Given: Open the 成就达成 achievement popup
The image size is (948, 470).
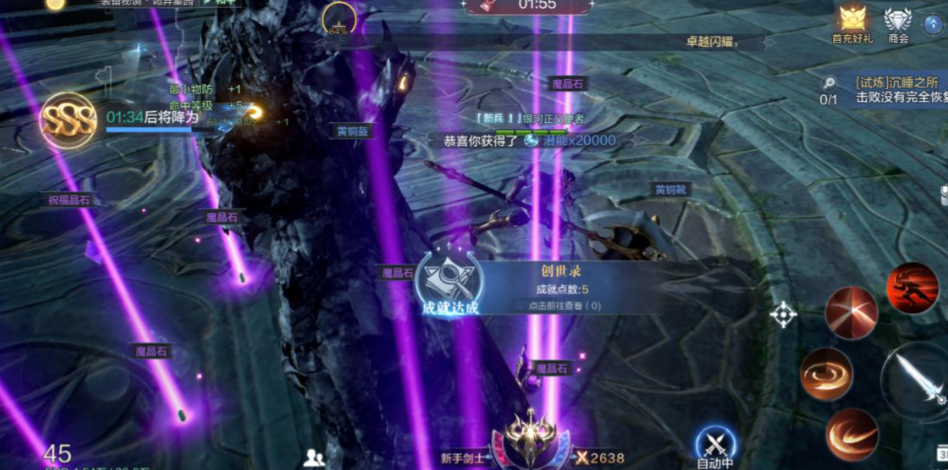Looking at the screenshot, I should coord(447,283).
